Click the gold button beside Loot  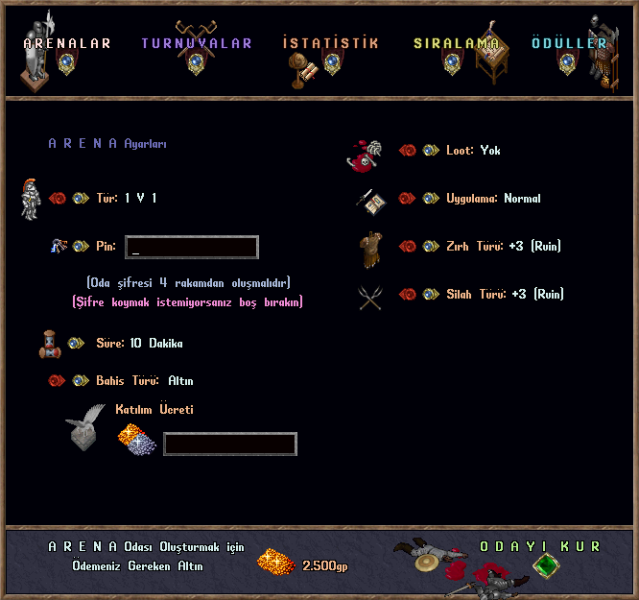430,151
